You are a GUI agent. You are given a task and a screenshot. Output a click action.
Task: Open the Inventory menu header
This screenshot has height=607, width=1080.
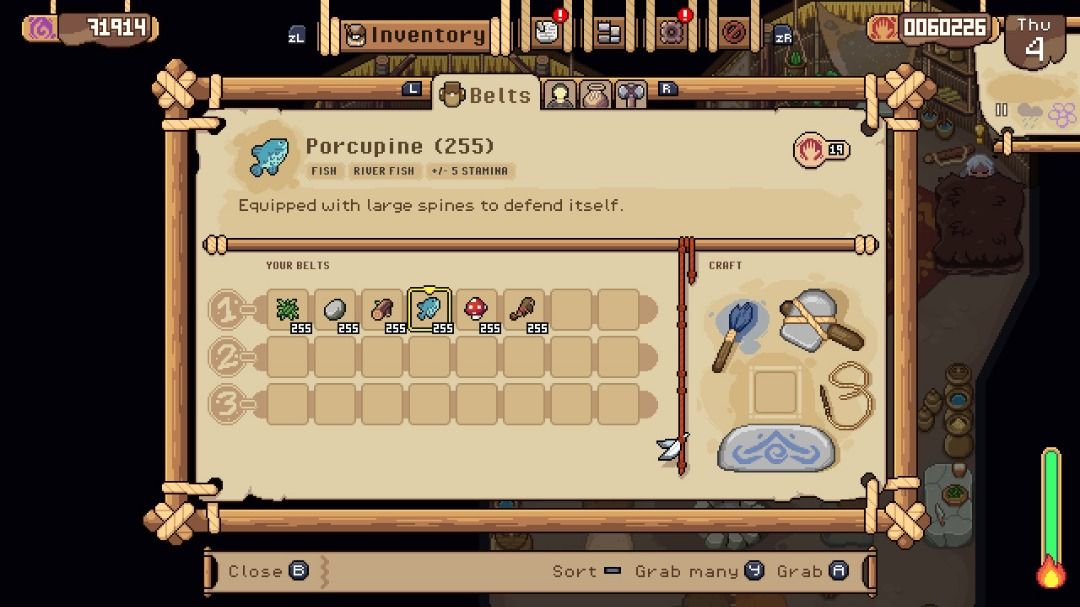point(416,35)
